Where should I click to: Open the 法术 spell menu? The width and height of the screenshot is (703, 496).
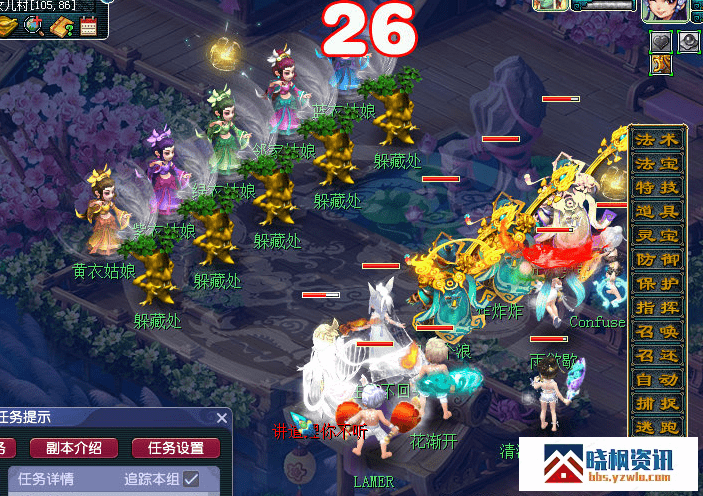pos(657,139)
